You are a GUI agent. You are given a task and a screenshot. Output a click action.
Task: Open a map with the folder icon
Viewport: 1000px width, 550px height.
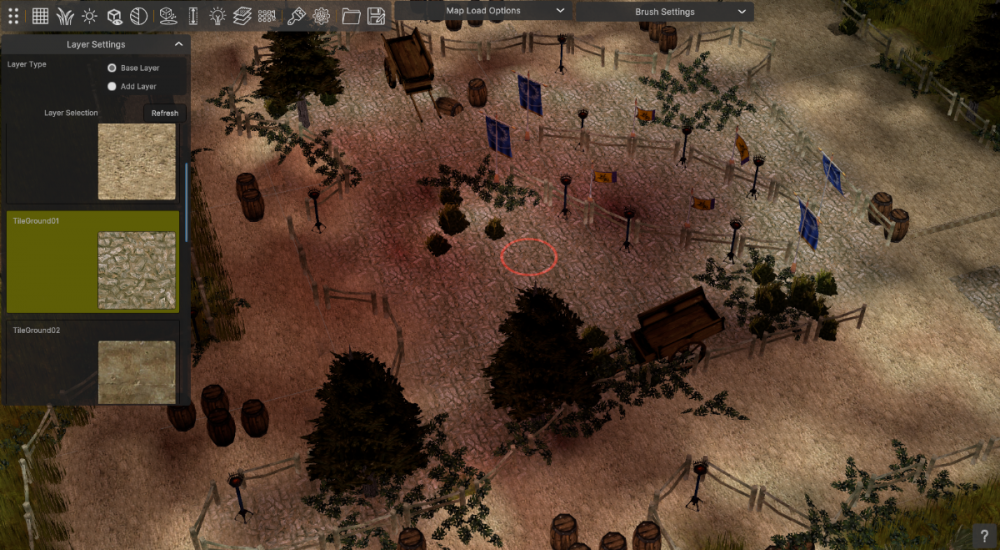(x=351, y=15)
